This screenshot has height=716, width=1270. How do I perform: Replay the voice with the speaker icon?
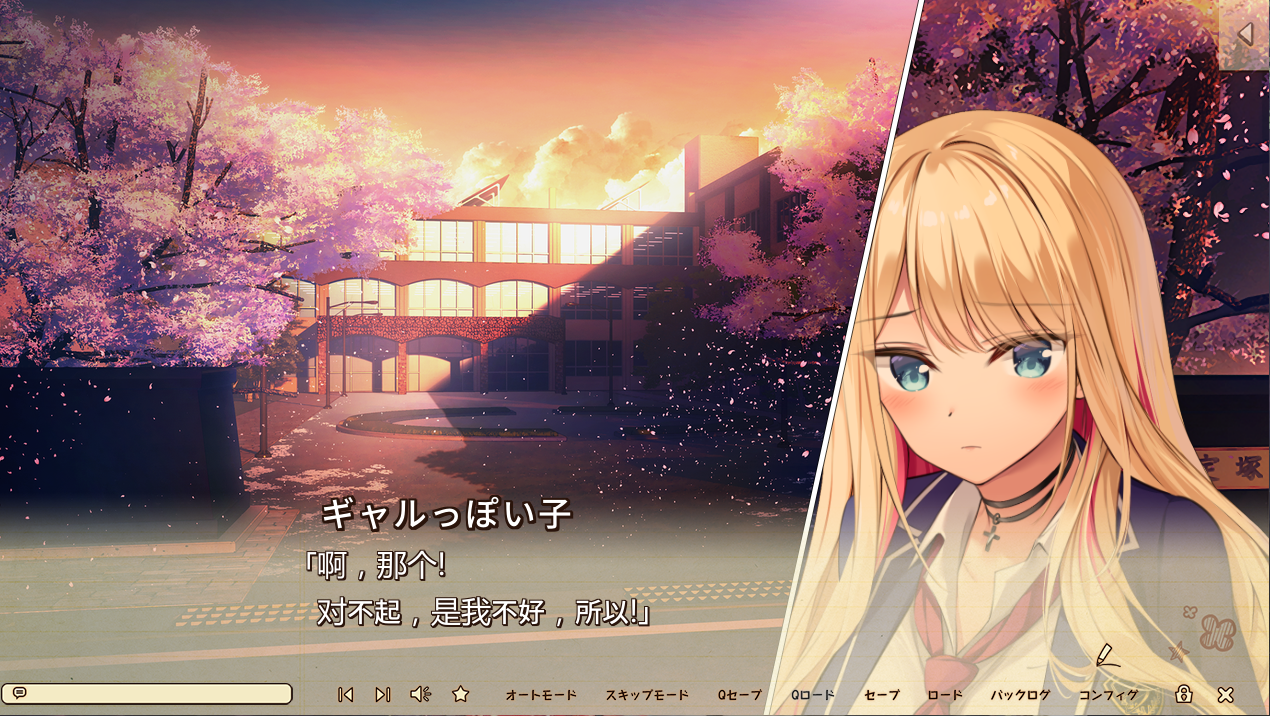pyautogui.click(x=420, y=694)
